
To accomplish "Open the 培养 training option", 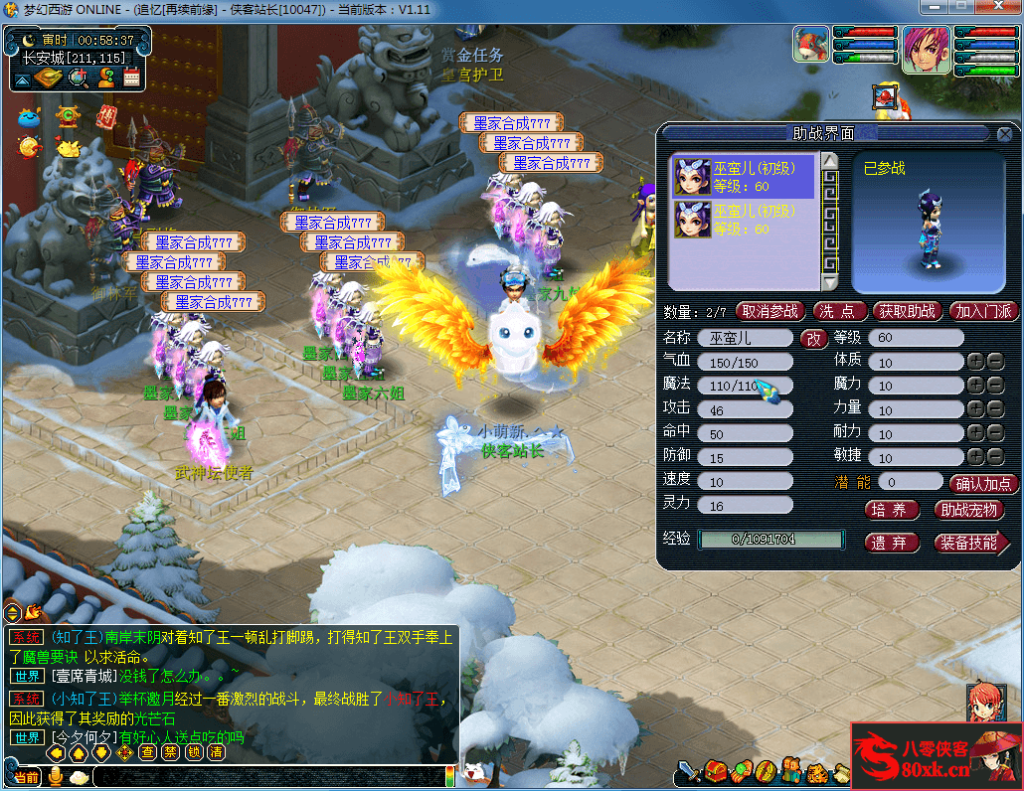I will pyautogui.click(x=890, y=510).
